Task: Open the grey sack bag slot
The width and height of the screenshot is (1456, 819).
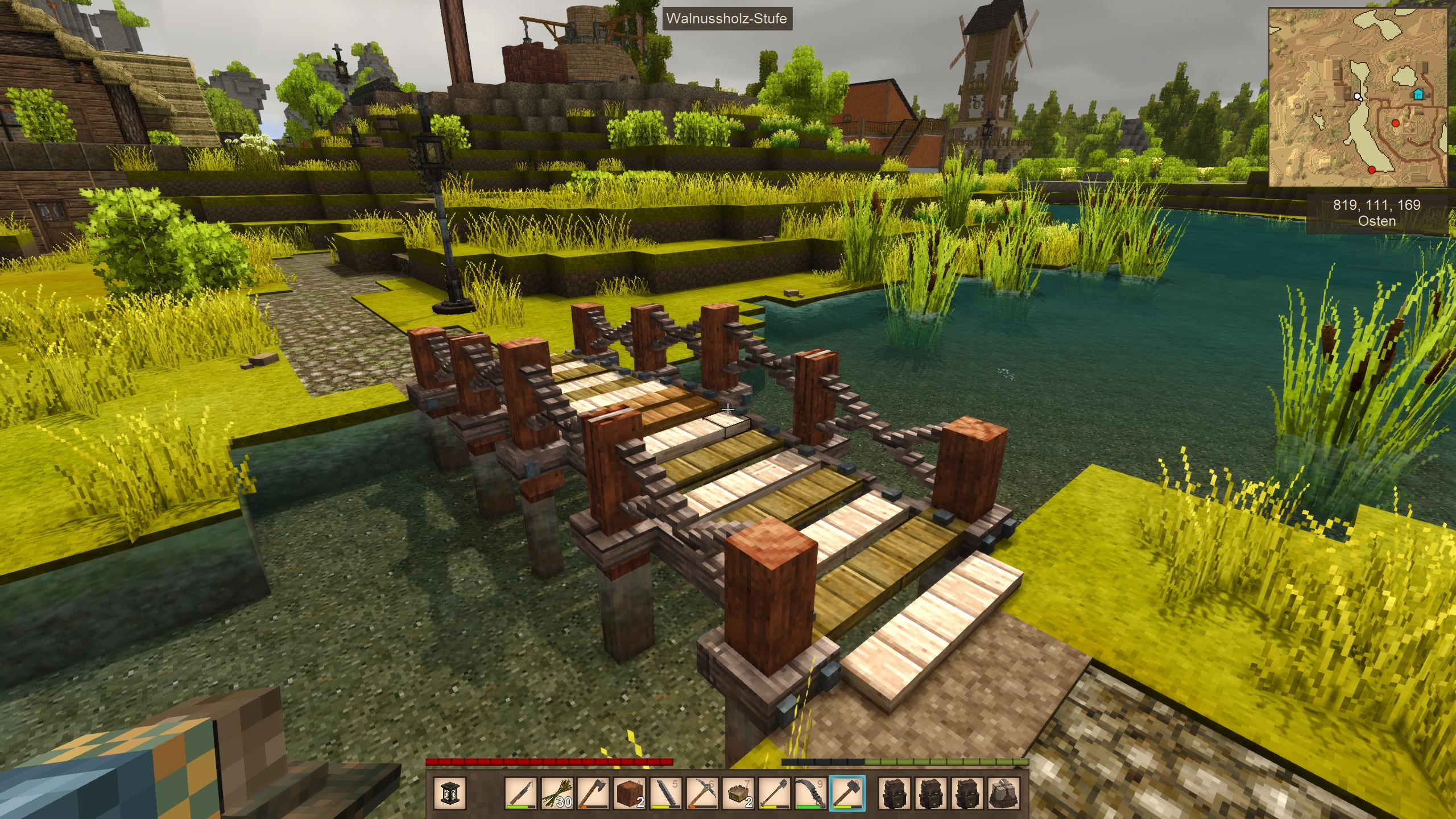Action: pyautogui.click(x=1003, y=793)
